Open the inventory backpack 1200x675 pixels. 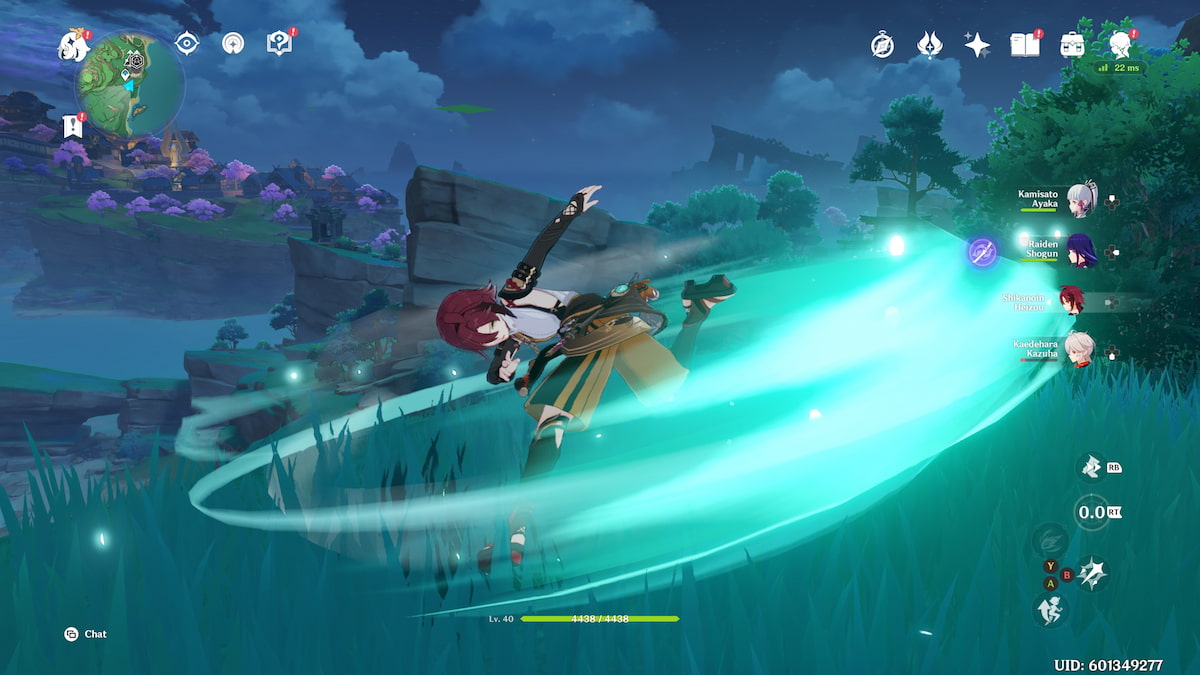coord(1072,45)
